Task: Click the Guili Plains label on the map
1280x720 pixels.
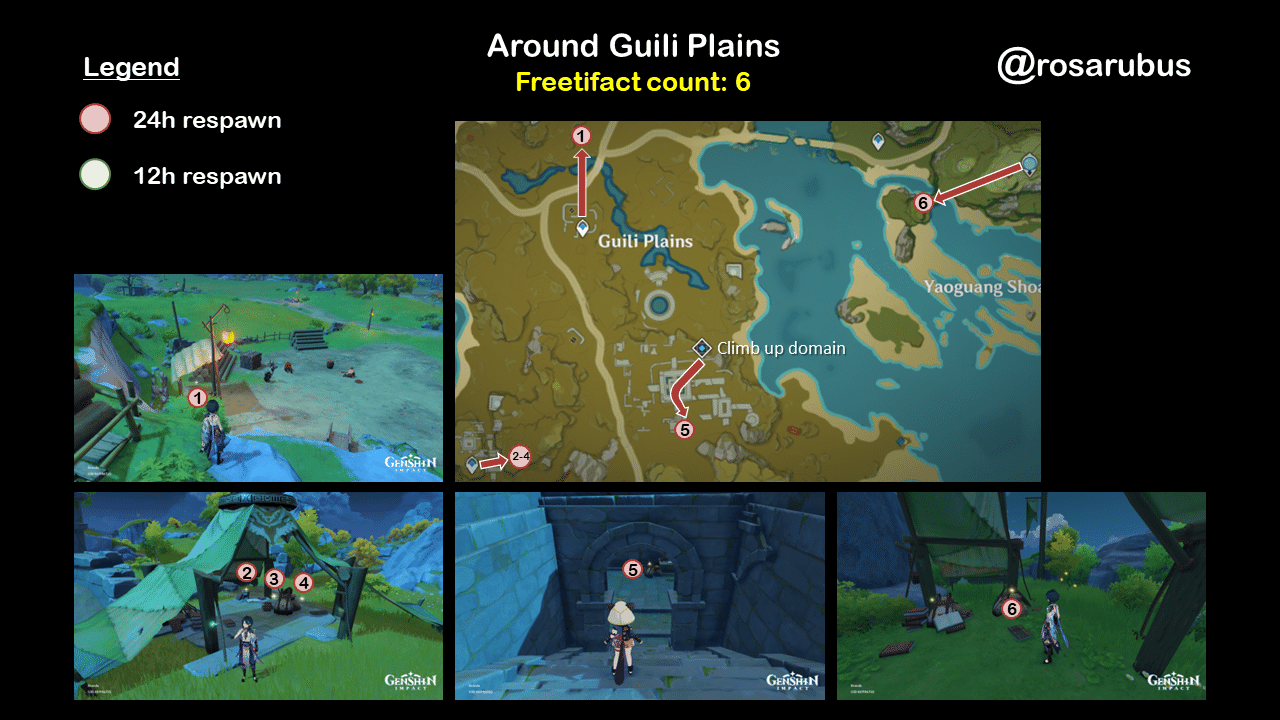Action: pyautogui.click(x=644, y=240)
